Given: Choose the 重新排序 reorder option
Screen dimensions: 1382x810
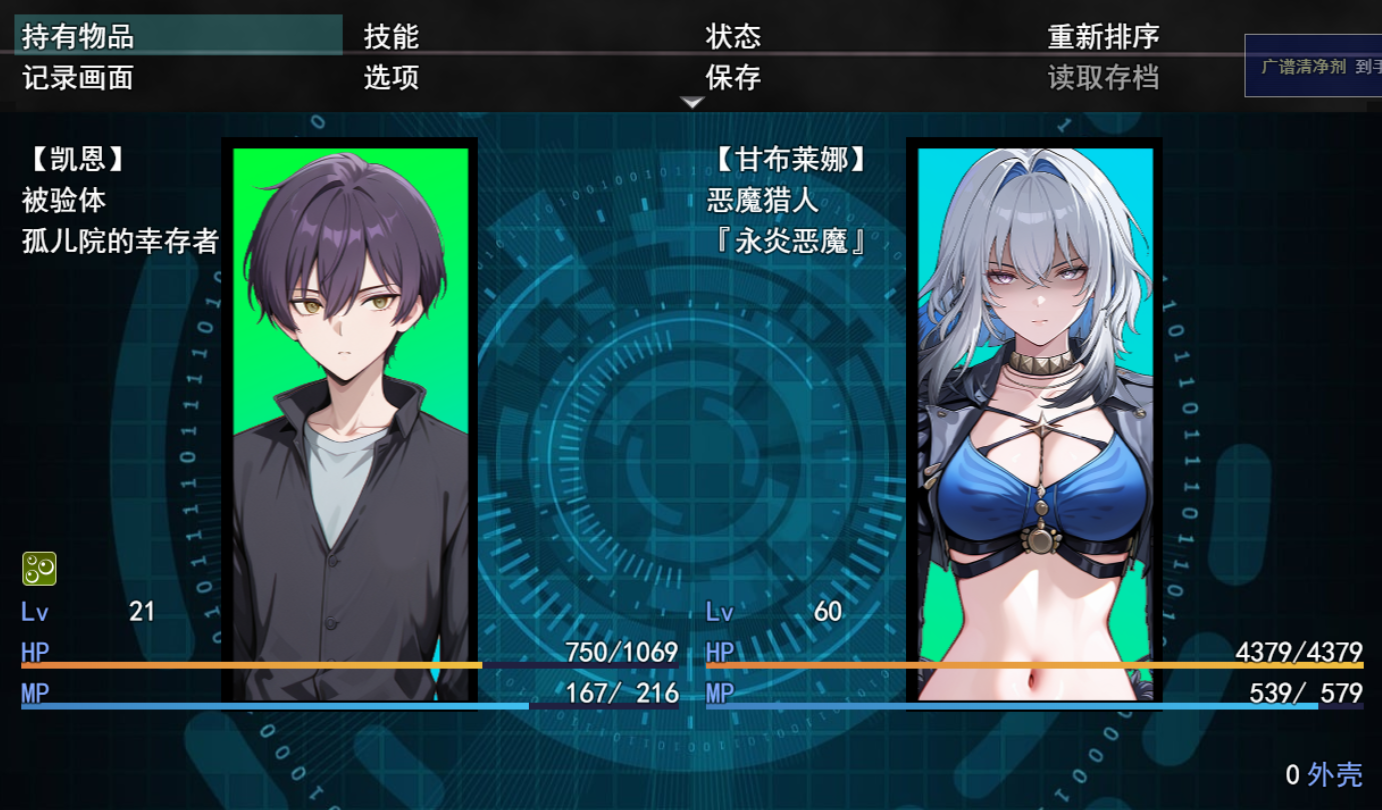Looking at the screenshot, I should click(1103, 37).
